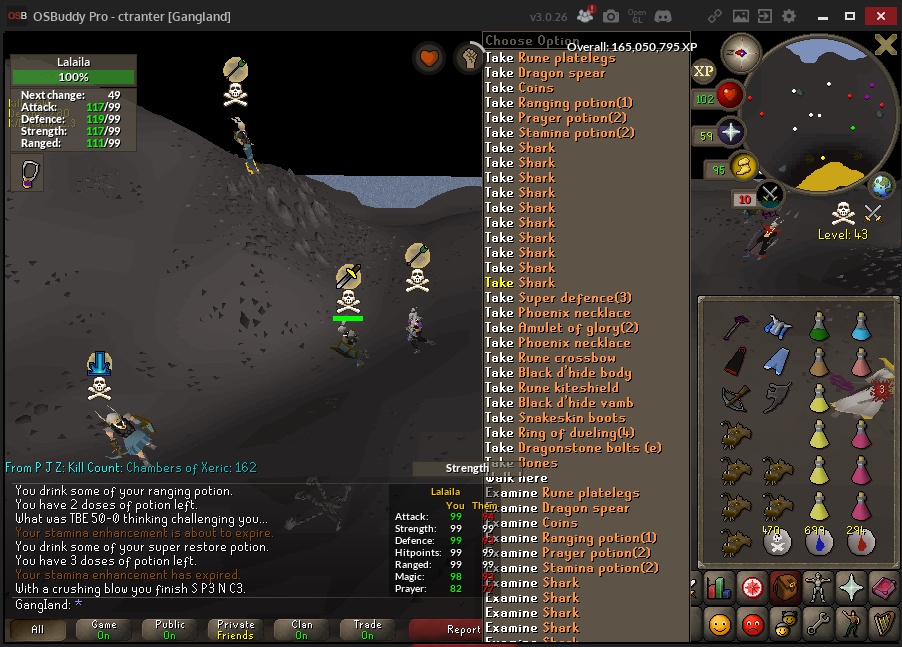Select Take Rune crossbow in the menu
This screenshot has width=902, height=647.
point(550,358)
